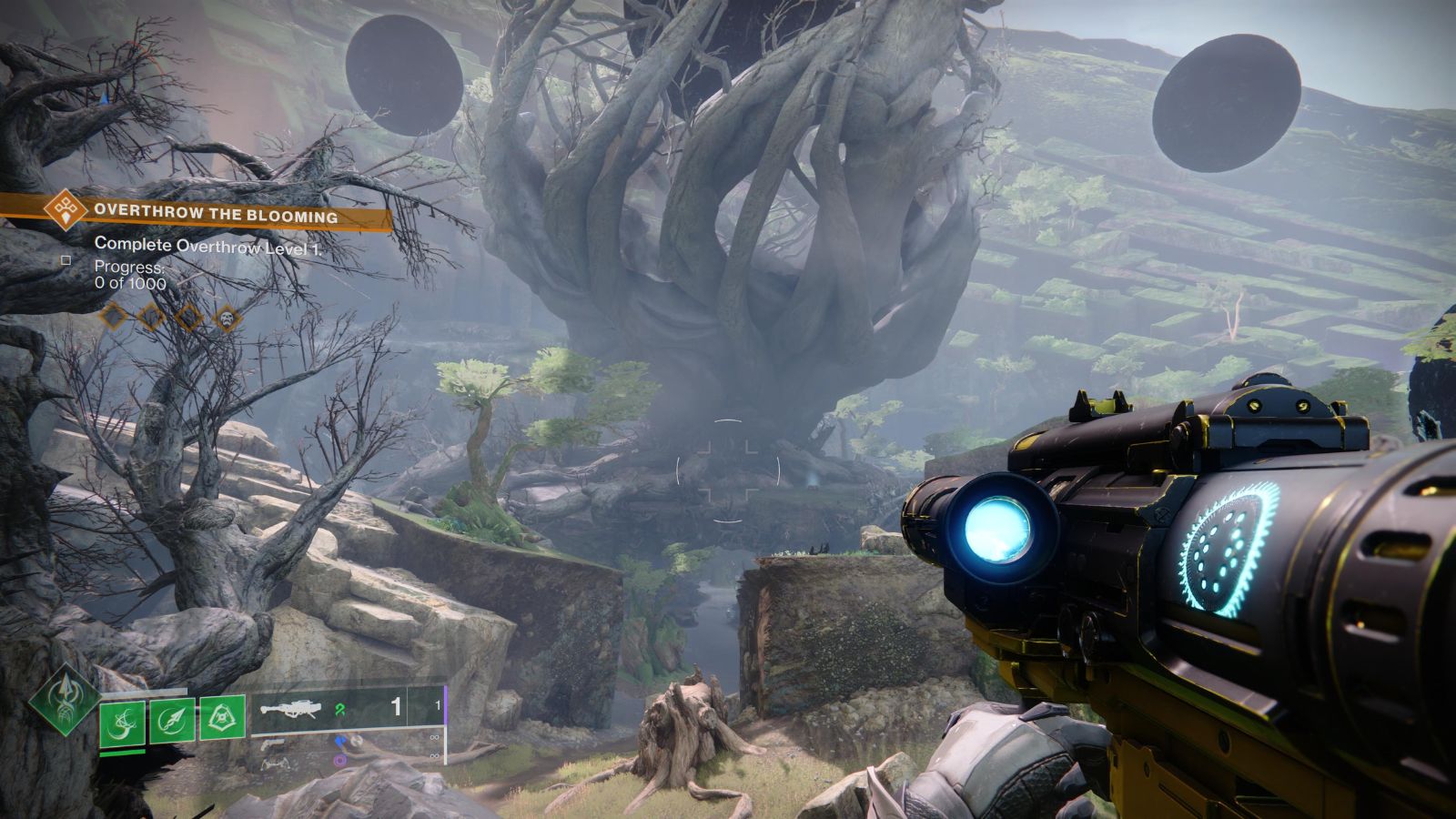Click the Overthrow quest diamond emblem
Image resolution: width=1456 pixels, height=819 pixels.
(x=66, y=211)
